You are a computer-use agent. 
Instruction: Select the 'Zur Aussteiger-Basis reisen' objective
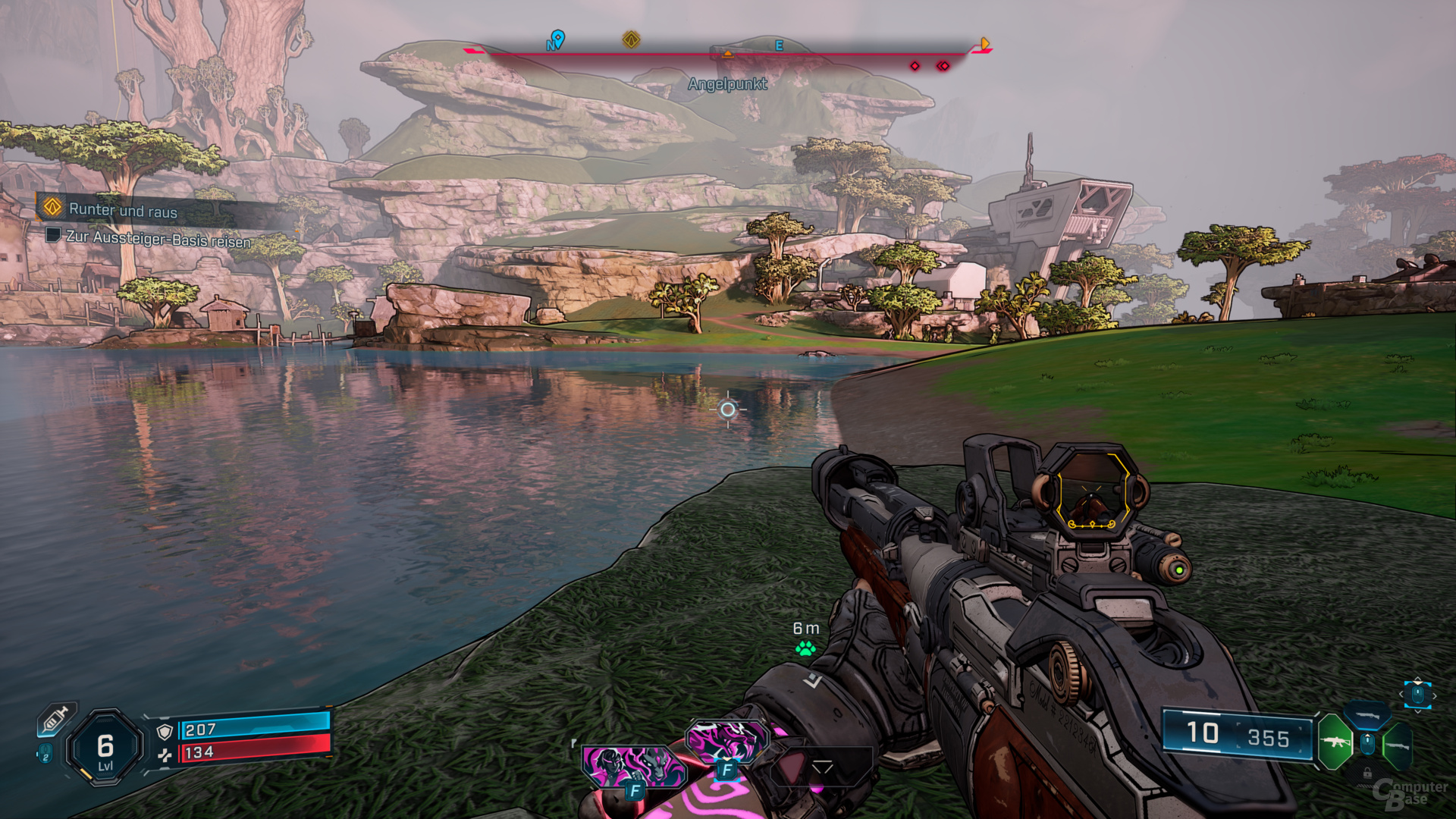[158, 238]
